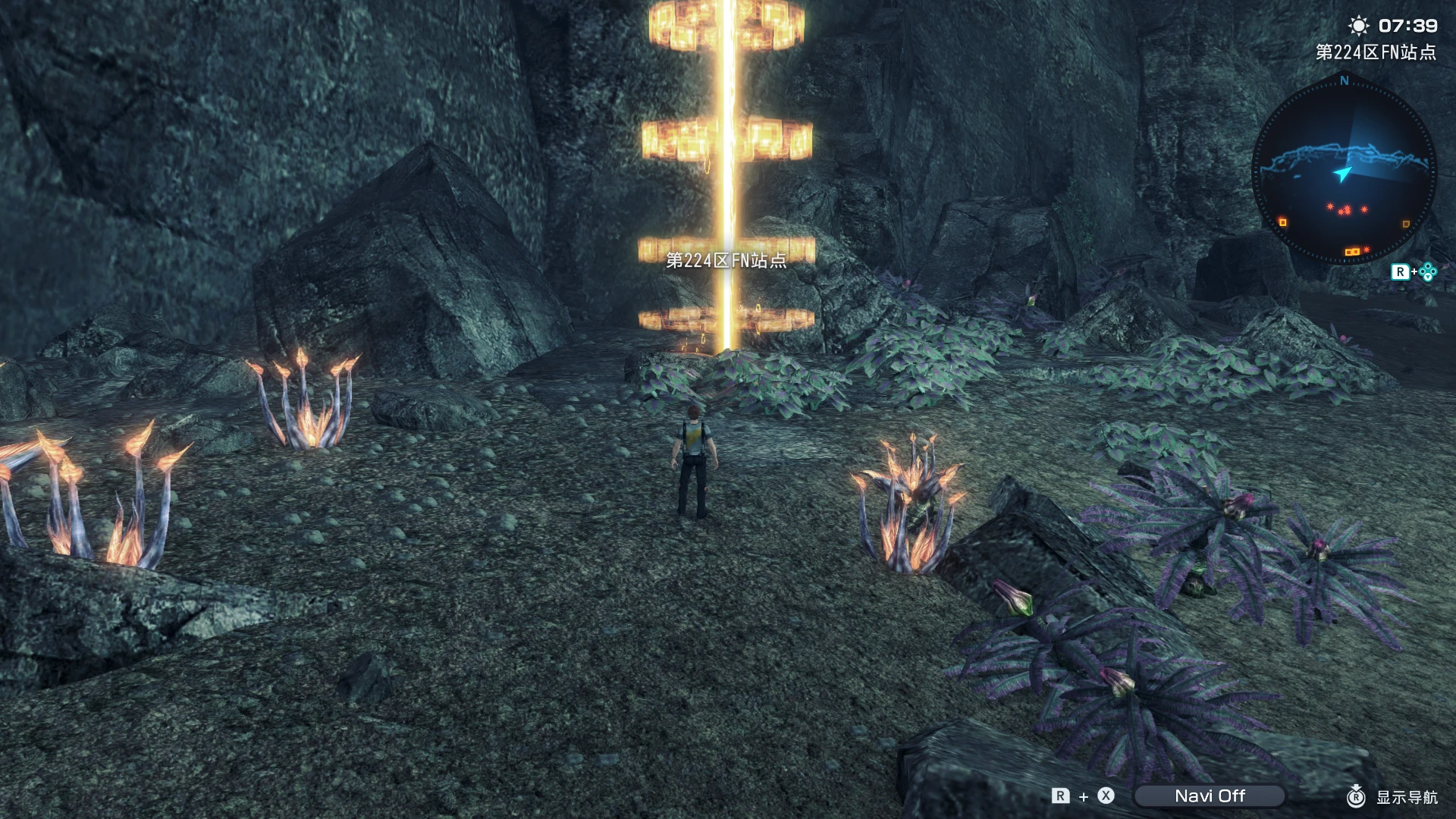Select the orange FN site marker on minimap left
Viewport: 1456px width, 819px height.
pos(1282,222)
